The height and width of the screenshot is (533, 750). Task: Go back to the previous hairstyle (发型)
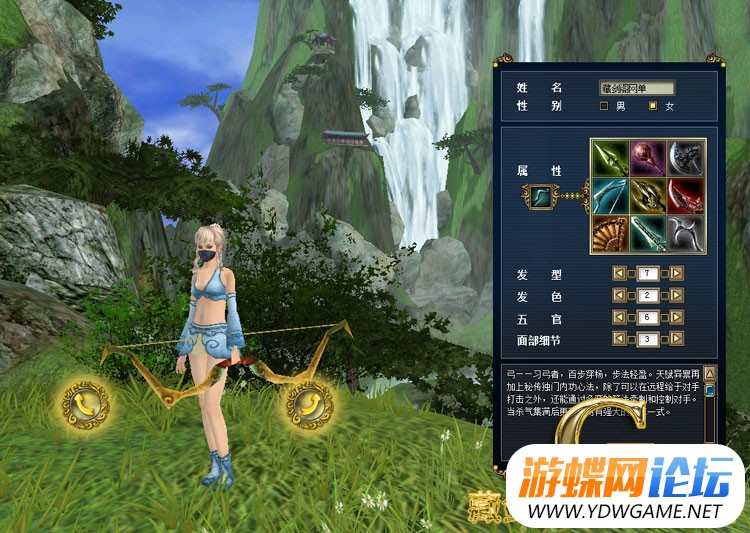619,273
